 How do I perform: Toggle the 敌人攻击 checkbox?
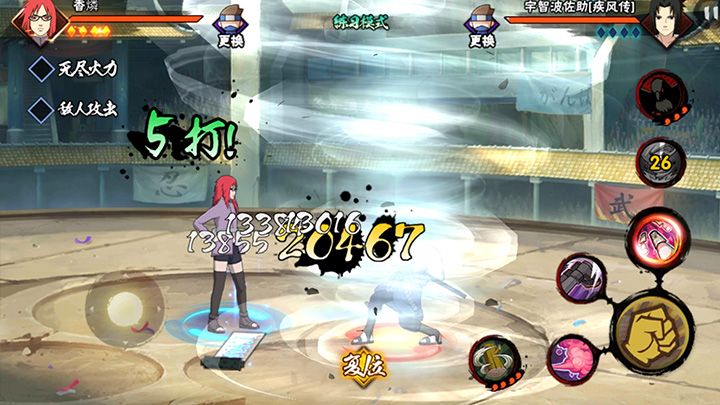point(43,108)
